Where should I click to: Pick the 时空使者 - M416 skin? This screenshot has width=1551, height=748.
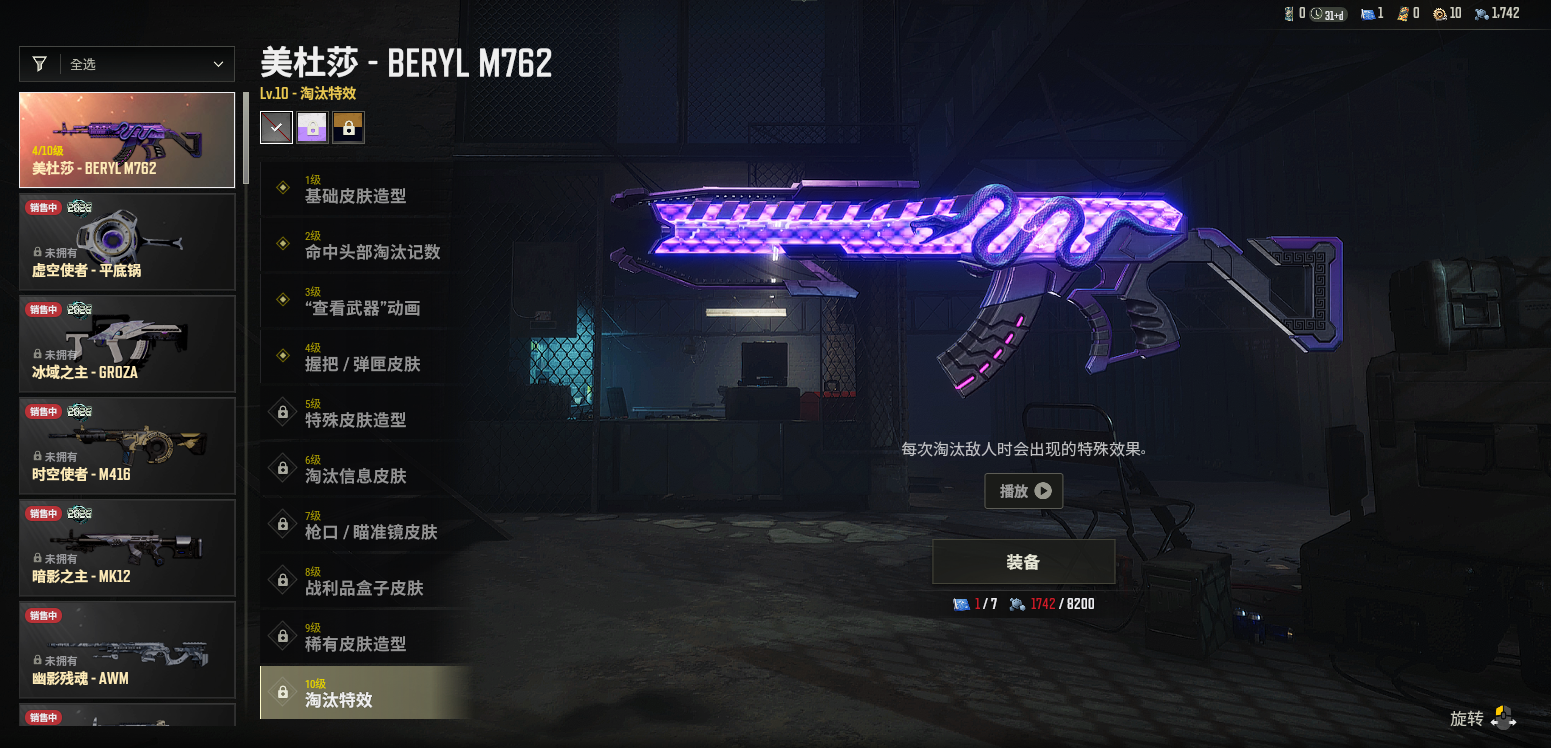(x=127, y=446)
